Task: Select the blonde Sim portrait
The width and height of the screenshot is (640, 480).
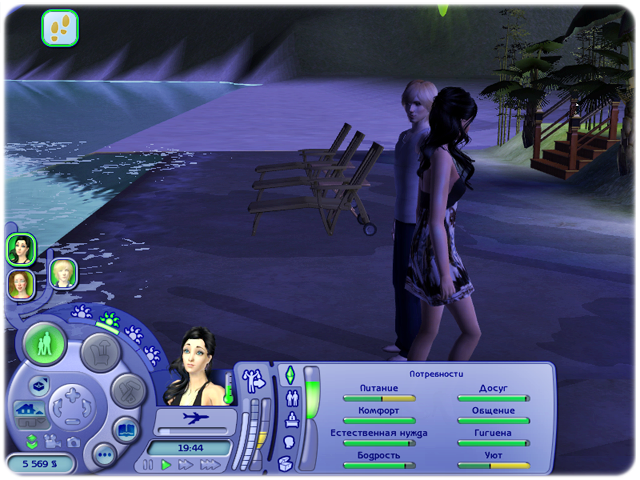Action: 64,273
